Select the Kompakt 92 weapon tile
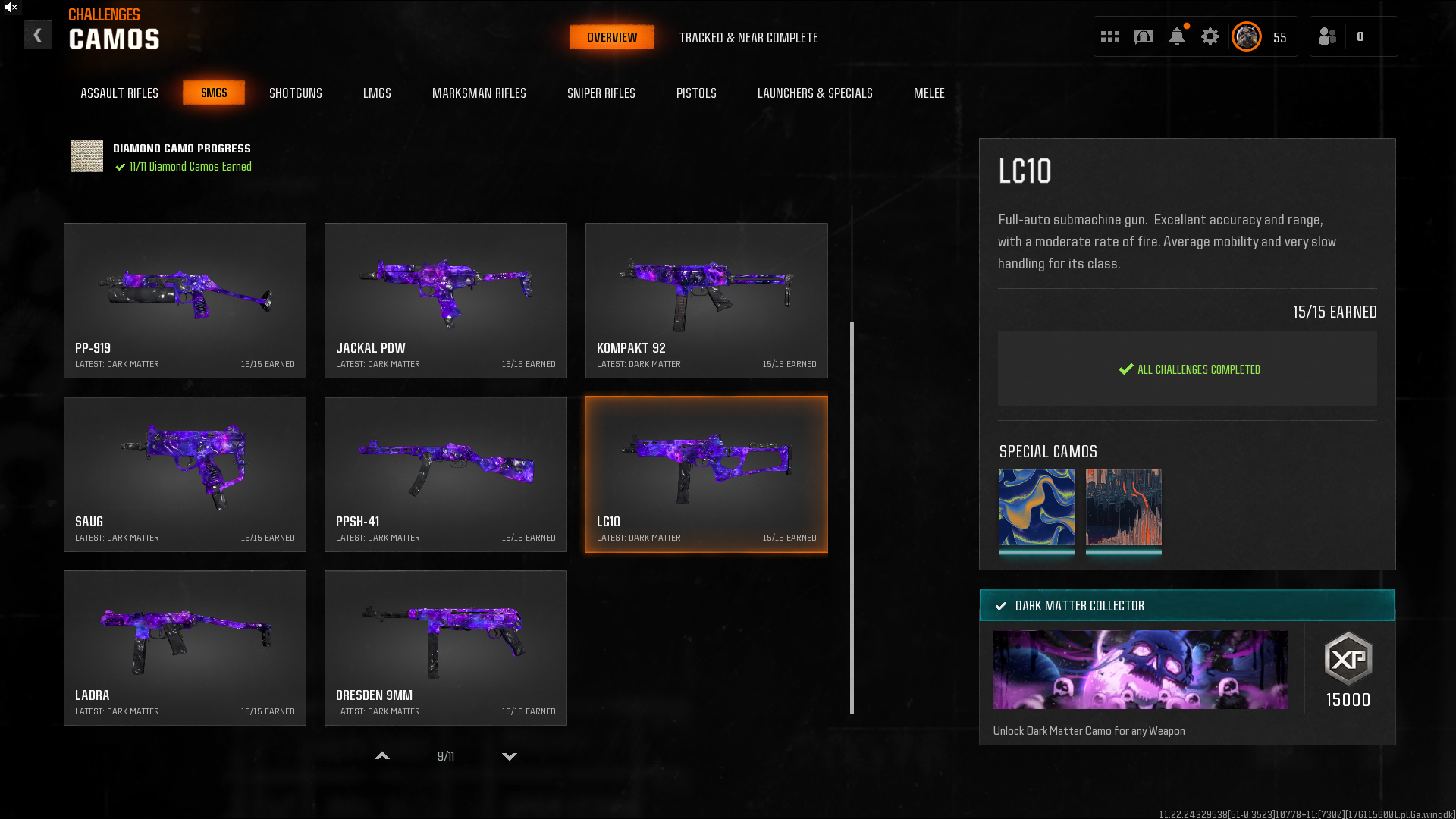Image resolution: width=1456 pixels, height=819 pixels. (706, 300)
